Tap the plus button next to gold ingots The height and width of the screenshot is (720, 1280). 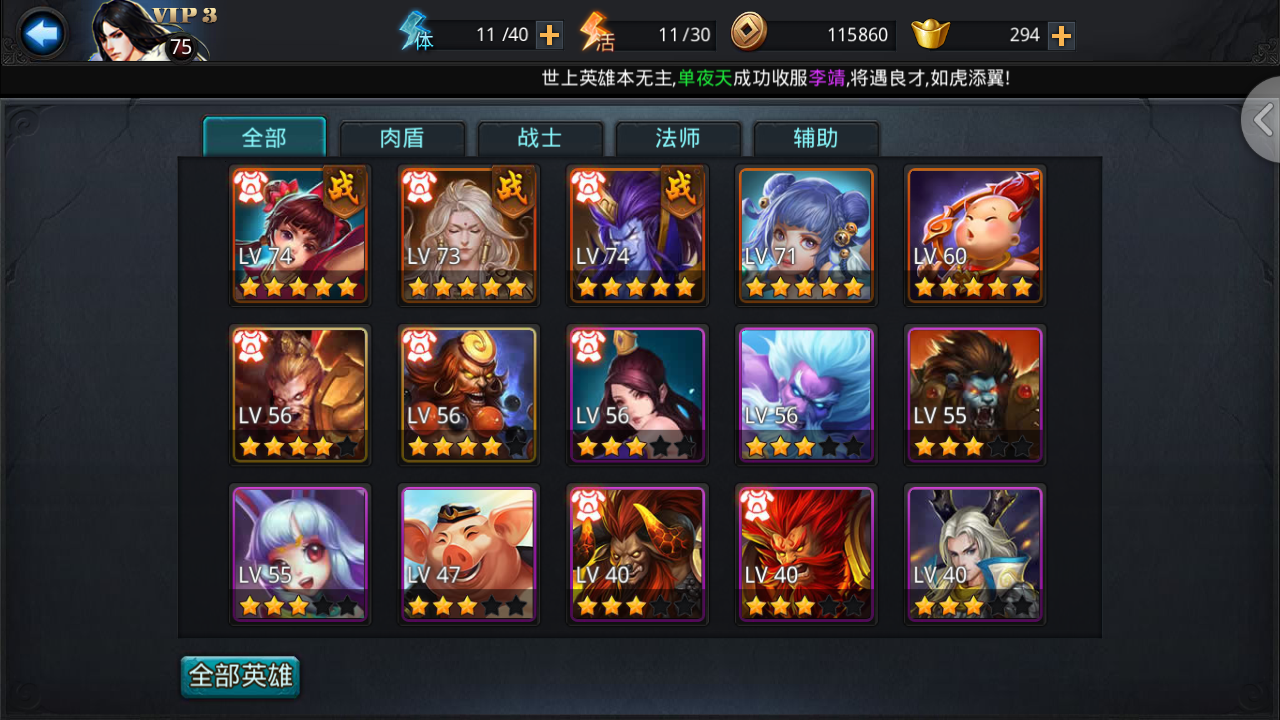1061,33
